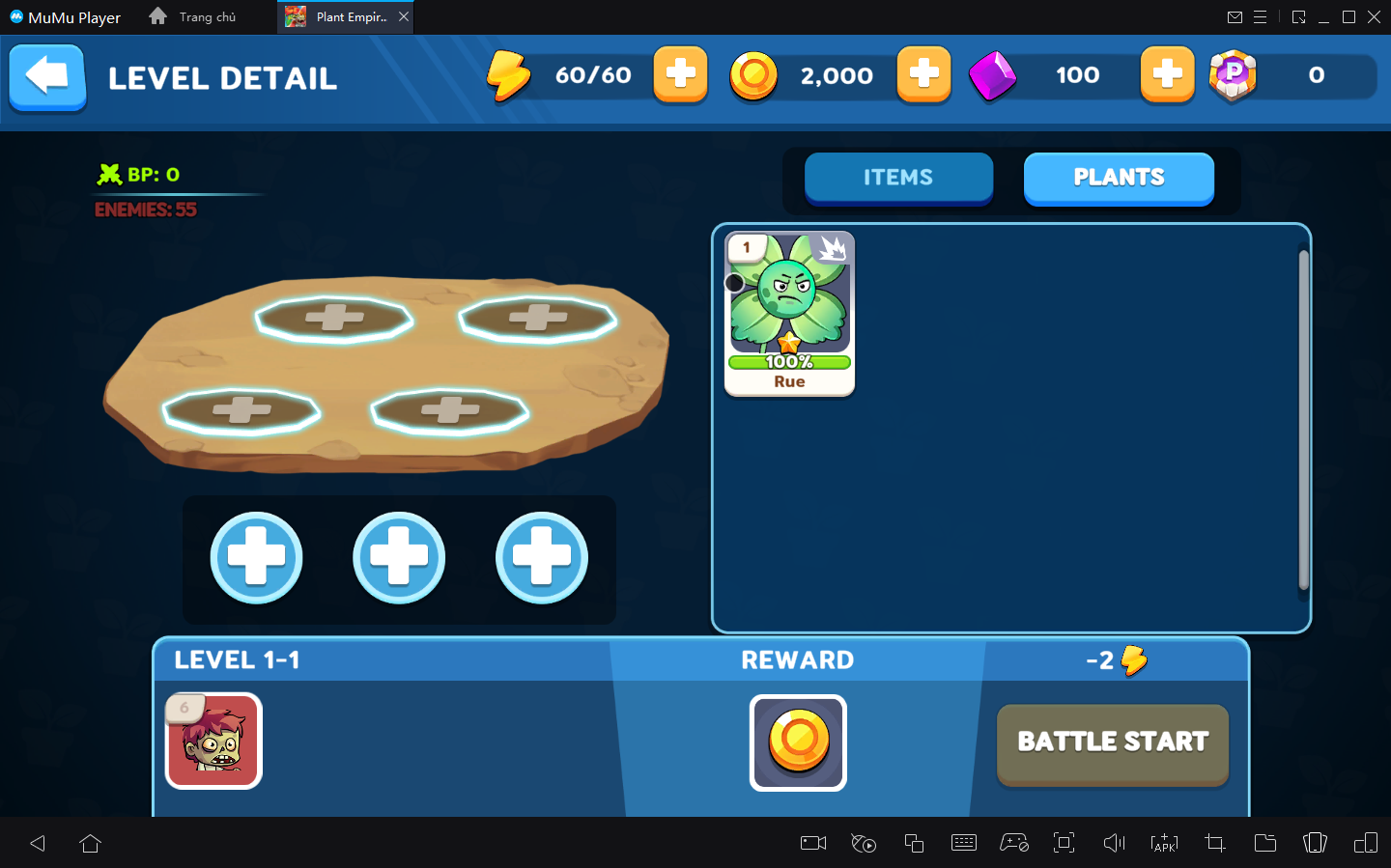
Task: Close the Plant Empire emulator tab
Action: pos(404,16)
